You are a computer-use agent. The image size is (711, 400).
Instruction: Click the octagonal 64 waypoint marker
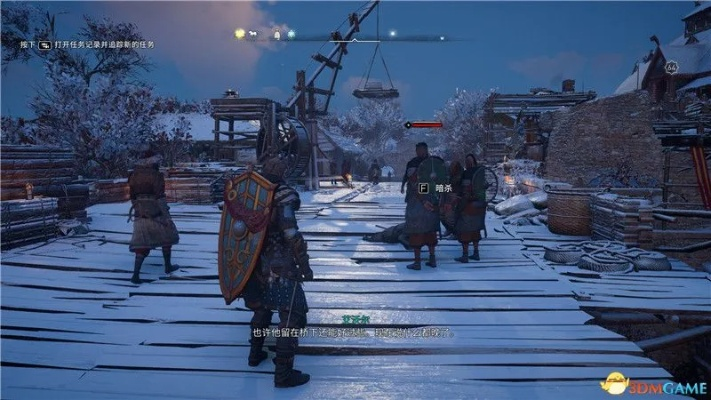[671, 67]
